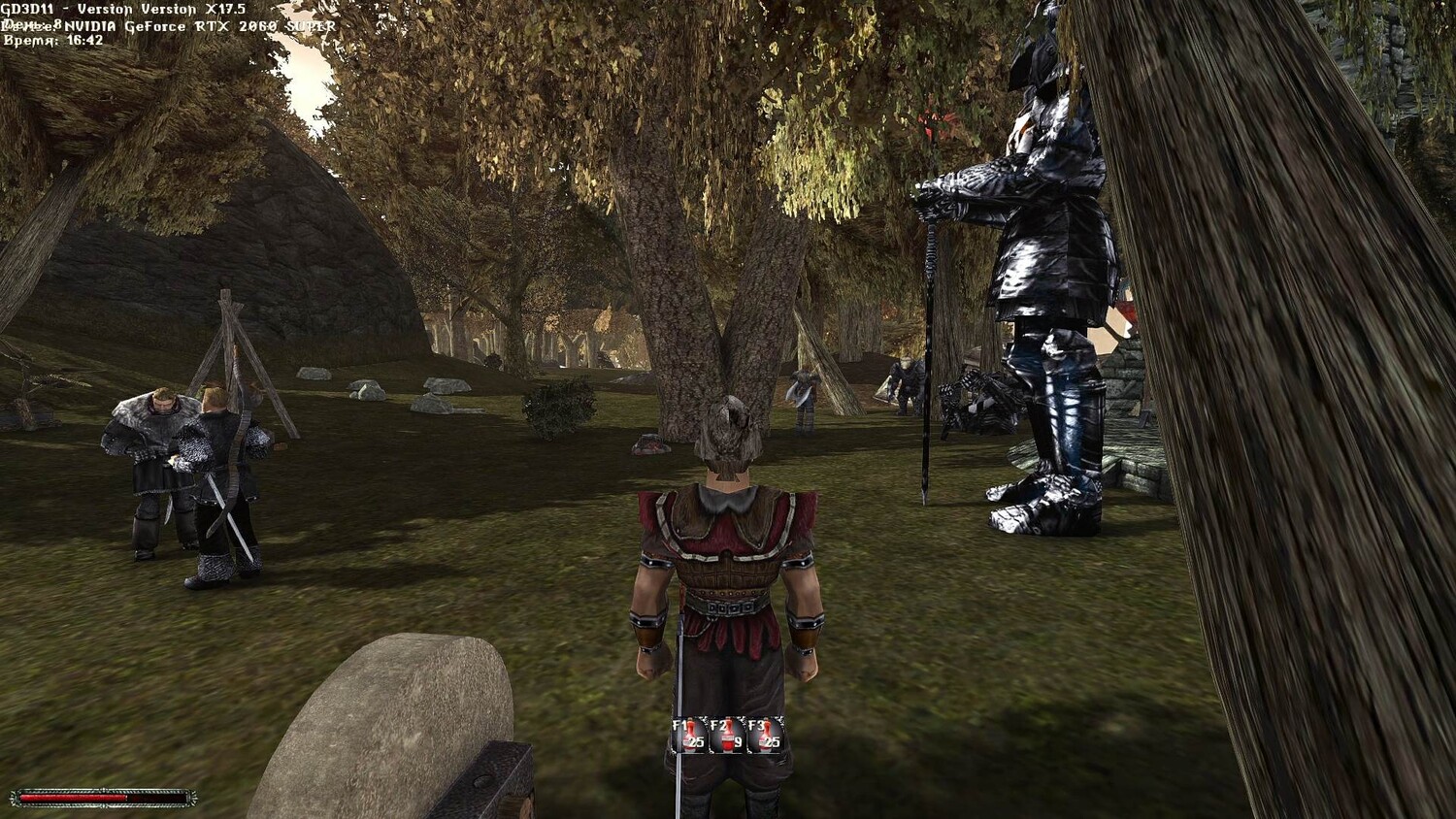Use the F1 red potion quick slot

coord(689,735)
